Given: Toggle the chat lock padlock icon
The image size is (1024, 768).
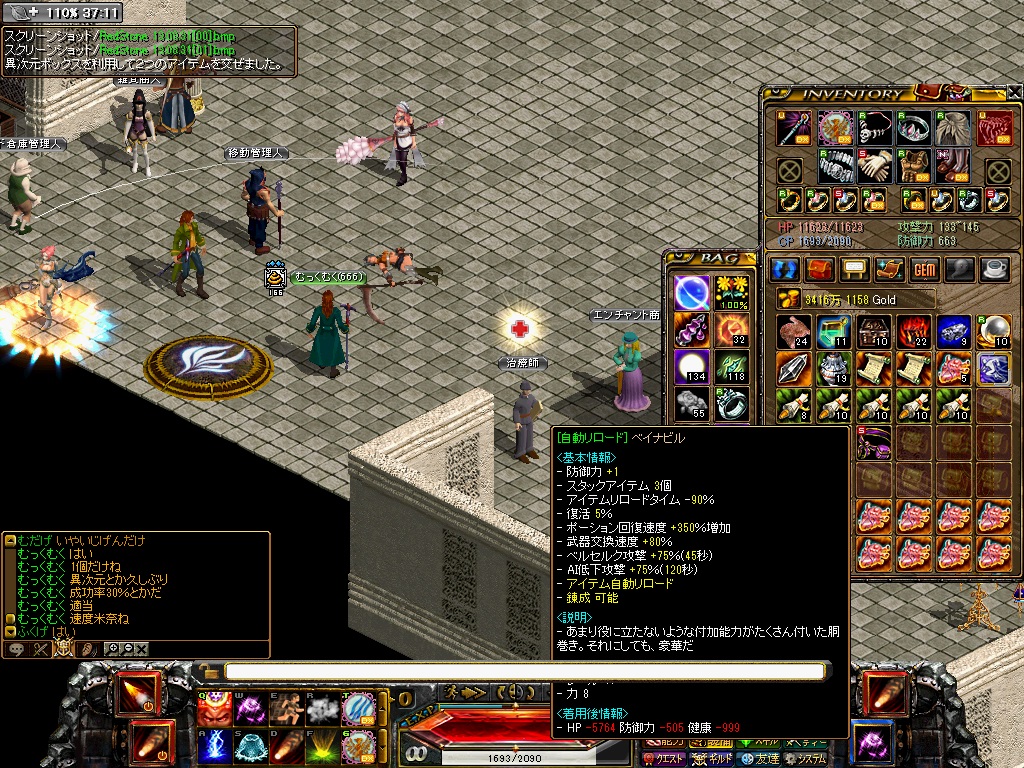Looking at the screenshot, I should 207,671.
